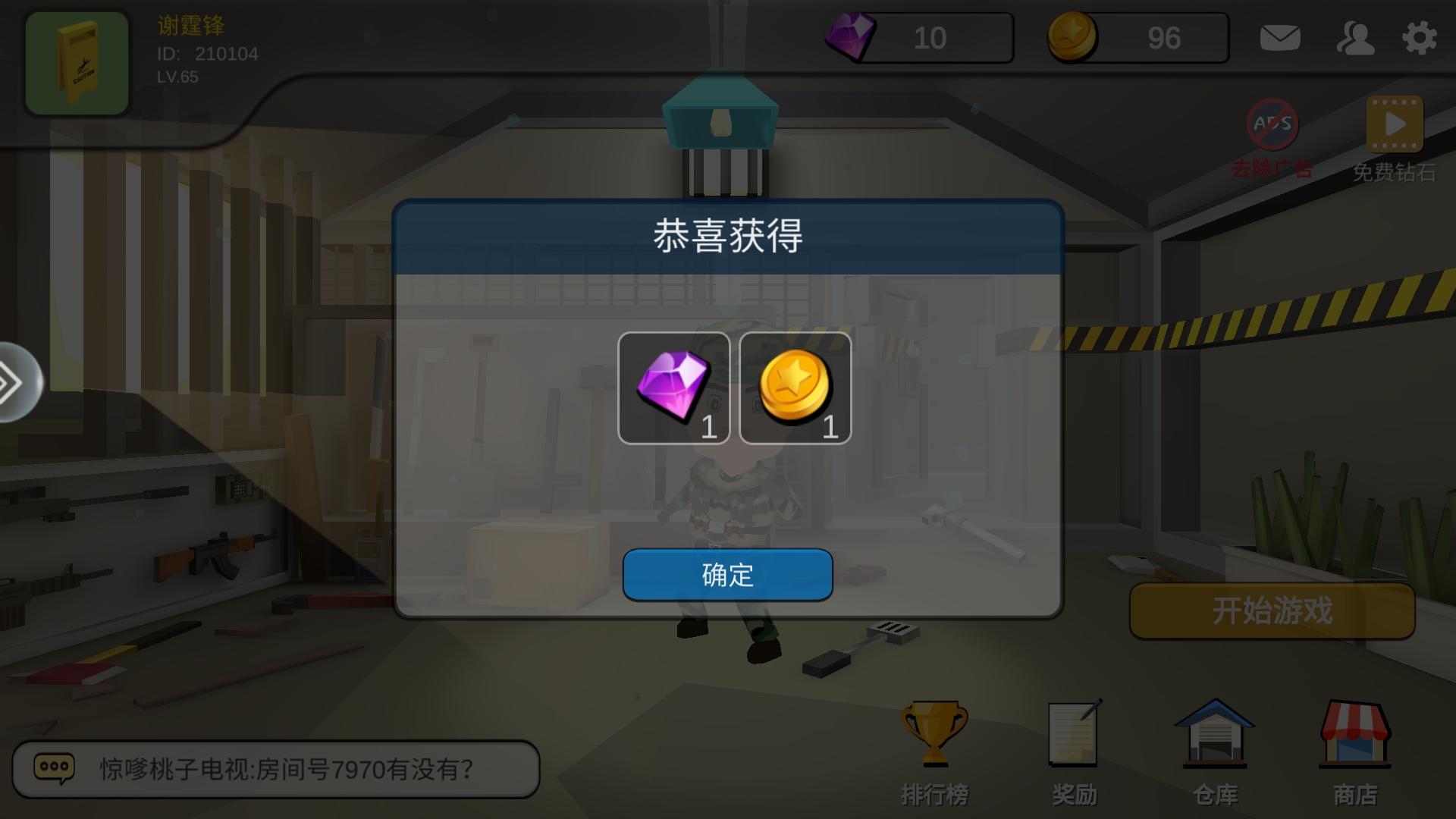Viewport: 1456px width, 819px height.
Task: Click the coin currency counter showing 96
Action: 1136,37
